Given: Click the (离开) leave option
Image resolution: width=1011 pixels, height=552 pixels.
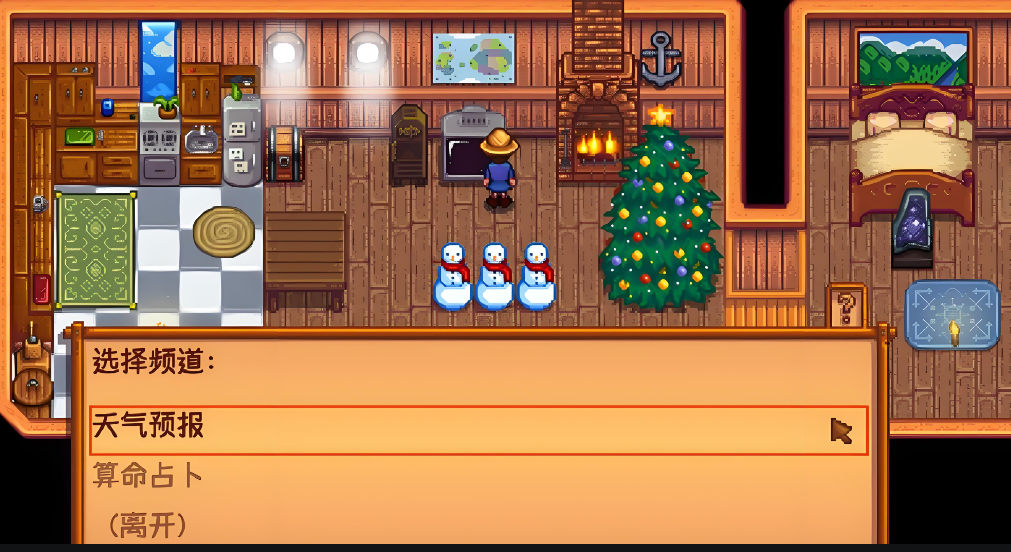Looking at the screenshot, I should click(141, 523).
